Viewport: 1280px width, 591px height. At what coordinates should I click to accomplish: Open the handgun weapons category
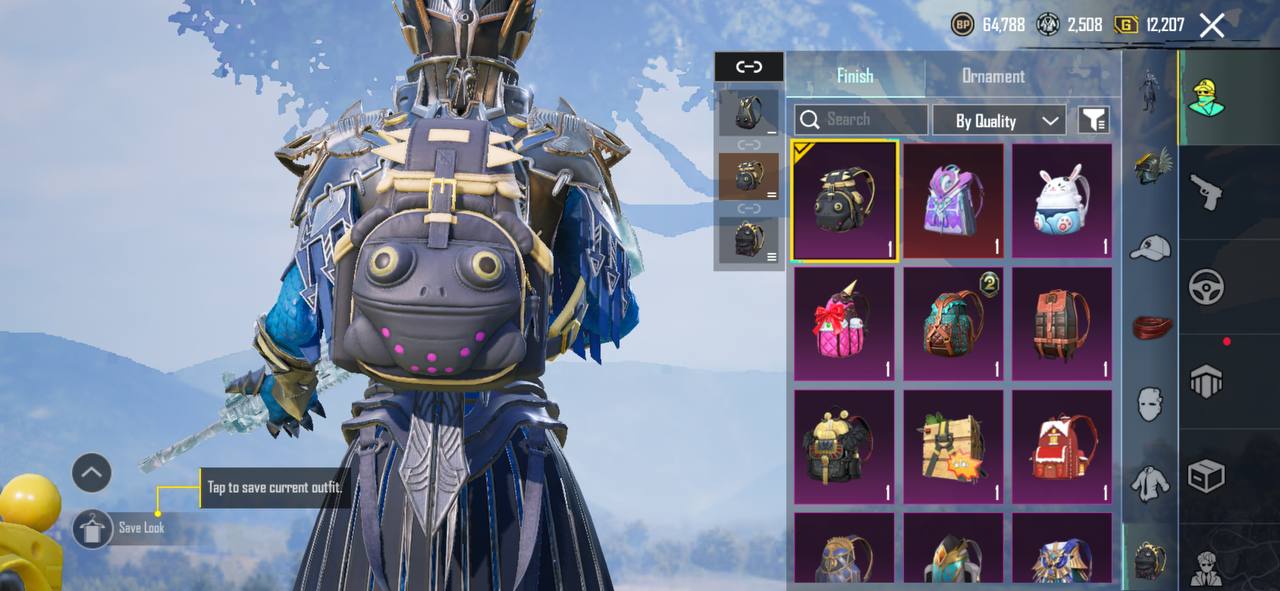1207,192
